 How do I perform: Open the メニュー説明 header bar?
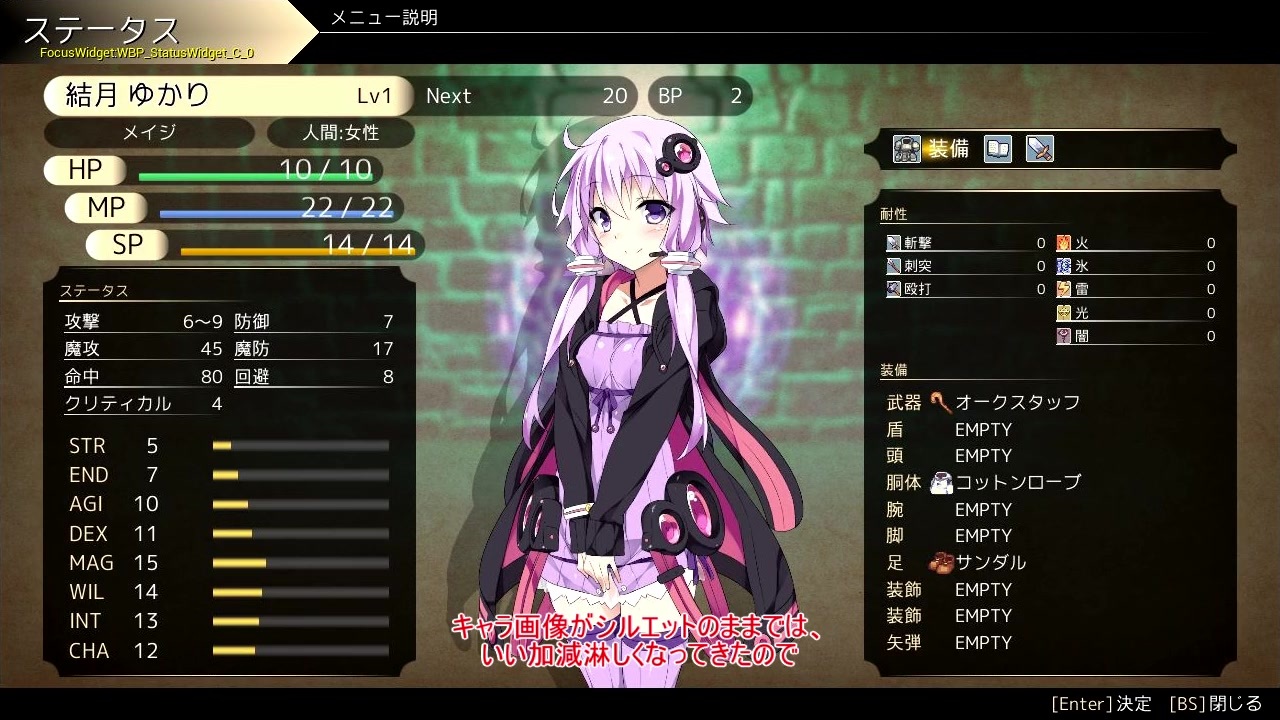pyautogui.click(x=386, y=17)
